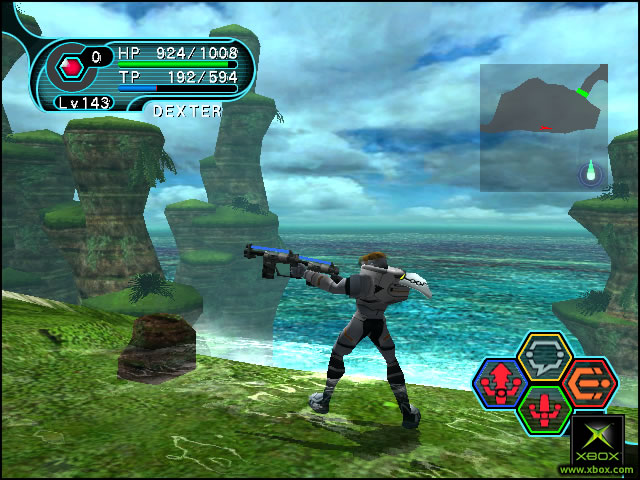The height and width of the screenshot is (480, 640).
Task: Open the yellow speech-bubble chat action
Action: [x=545, y=355]
